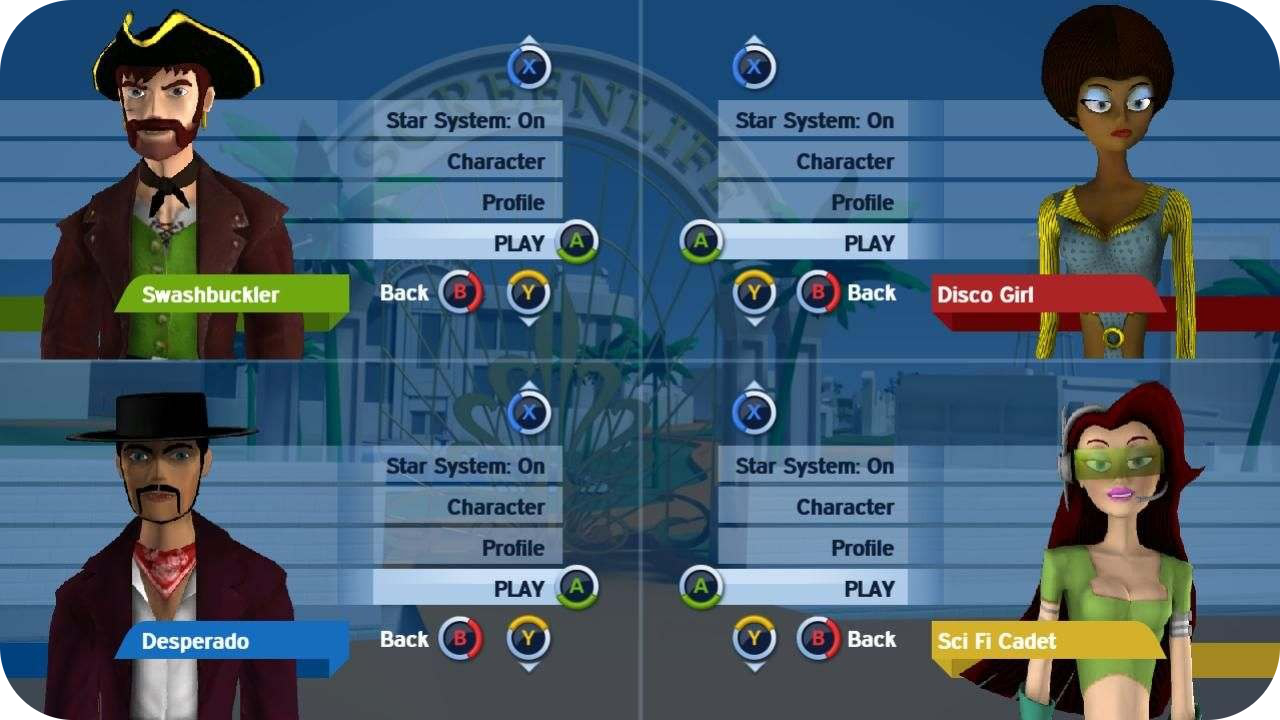
Task: Choose PLAY in the Sci Fi Cadet panel
Action: pyautogui.click(x=868, y=589)
